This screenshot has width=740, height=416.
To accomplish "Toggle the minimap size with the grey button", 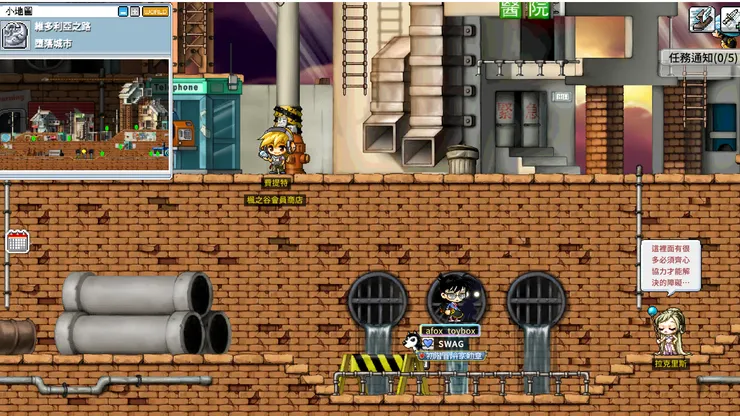I will (134, 11).
